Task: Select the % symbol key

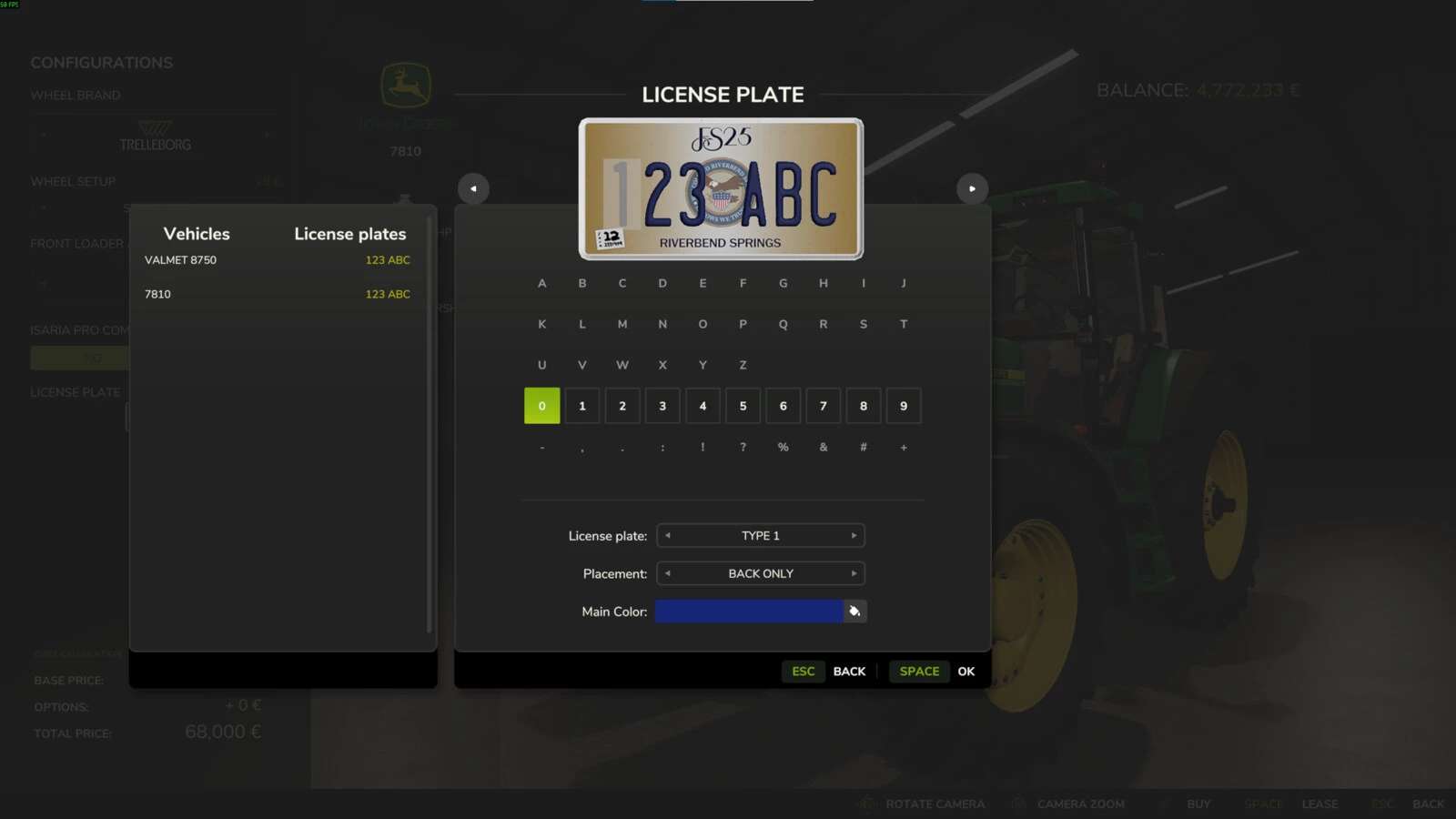Action: tap(783, 447)
